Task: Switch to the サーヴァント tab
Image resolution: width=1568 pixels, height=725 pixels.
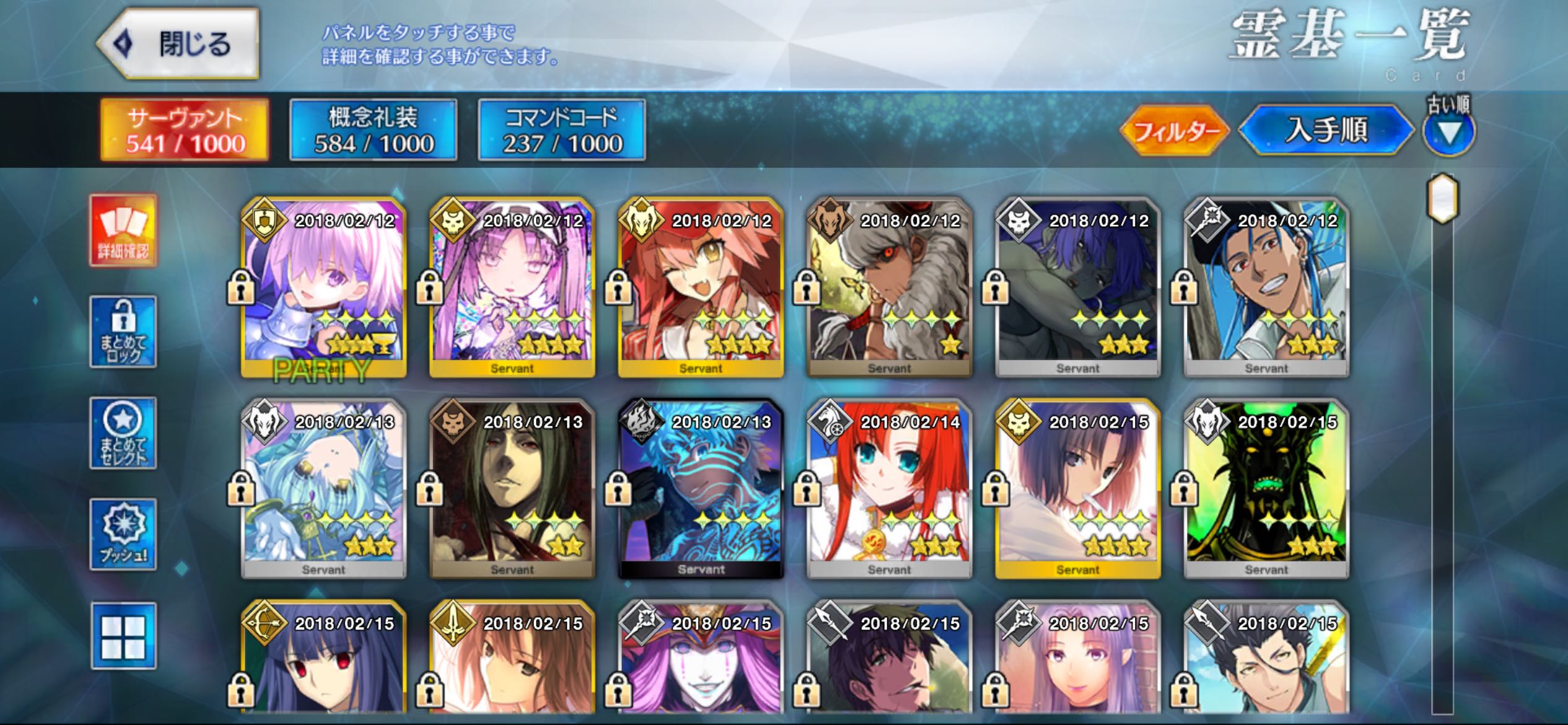Action: coord(185,130)
